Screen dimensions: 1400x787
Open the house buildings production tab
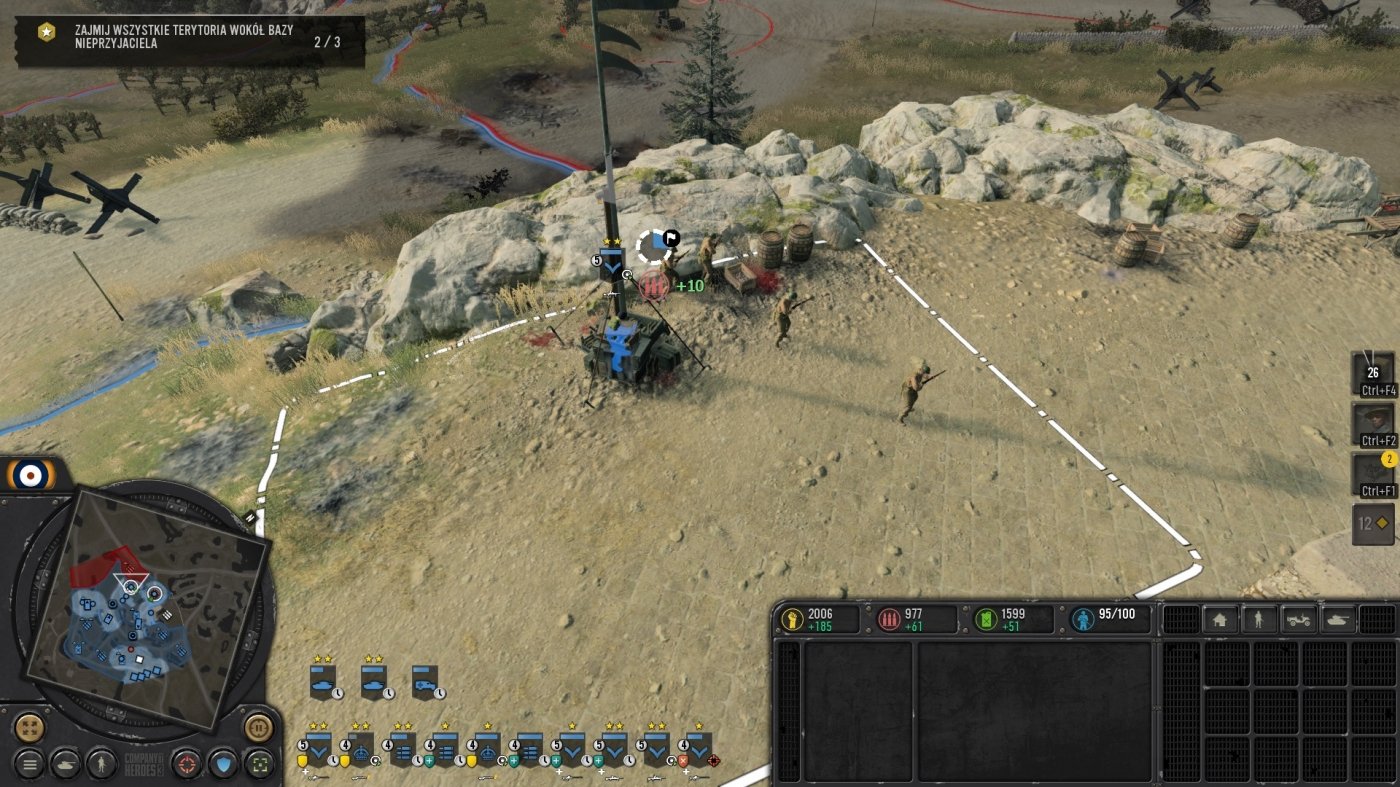[1219, 620]
